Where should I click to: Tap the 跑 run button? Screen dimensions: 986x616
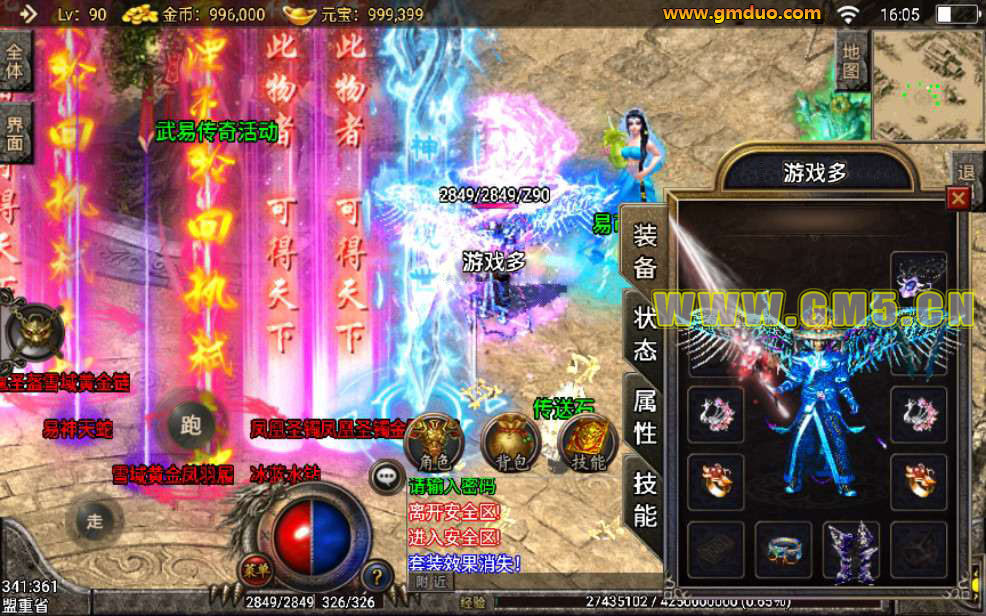point(190,425)
